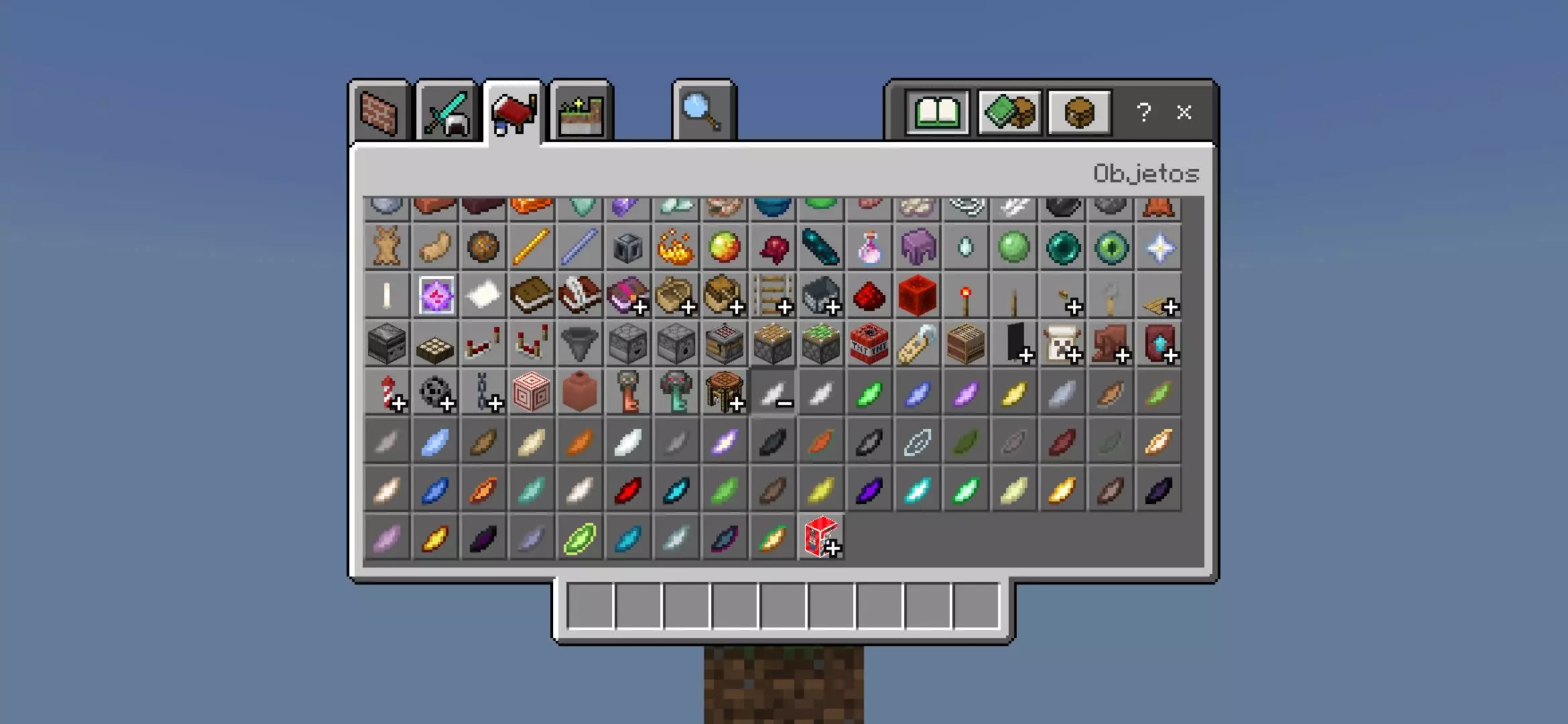Pick the green slimeball
The width and height of the screenshot is (1568, 724).
pyautogui.click(x=1014, y=248)
